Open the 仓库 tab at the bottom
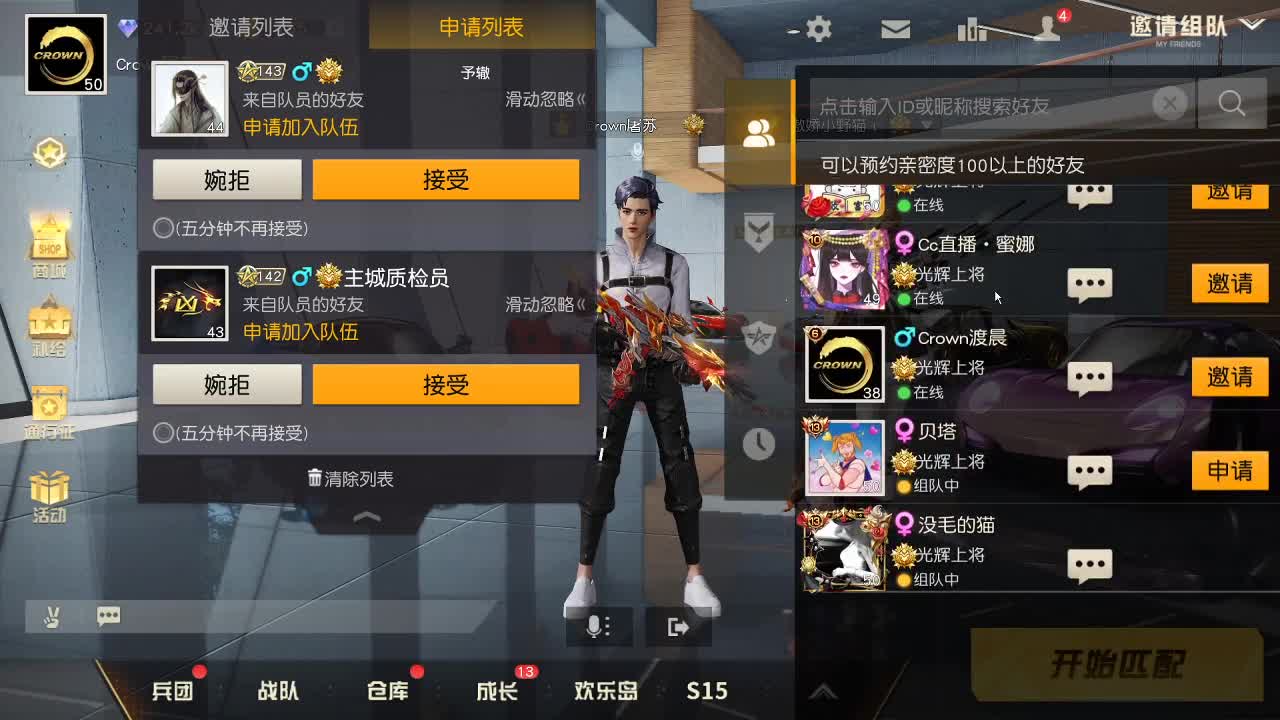This screenshot has width=1280, height=720. 386,690
